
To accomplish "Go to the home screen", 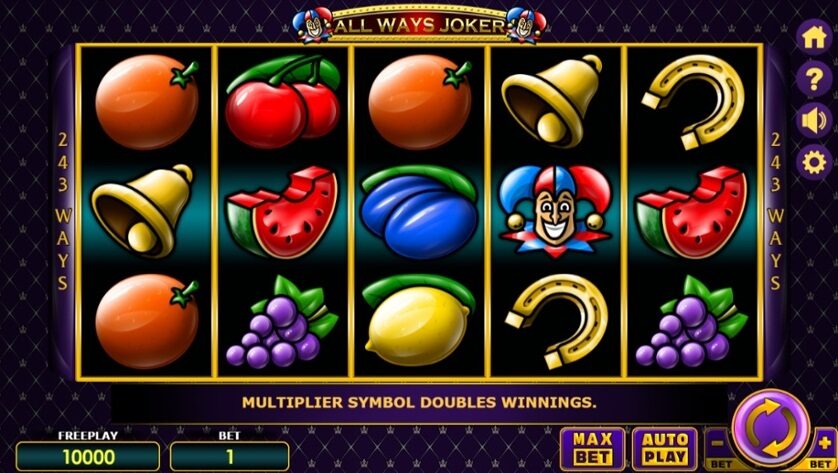I will 812,37.
